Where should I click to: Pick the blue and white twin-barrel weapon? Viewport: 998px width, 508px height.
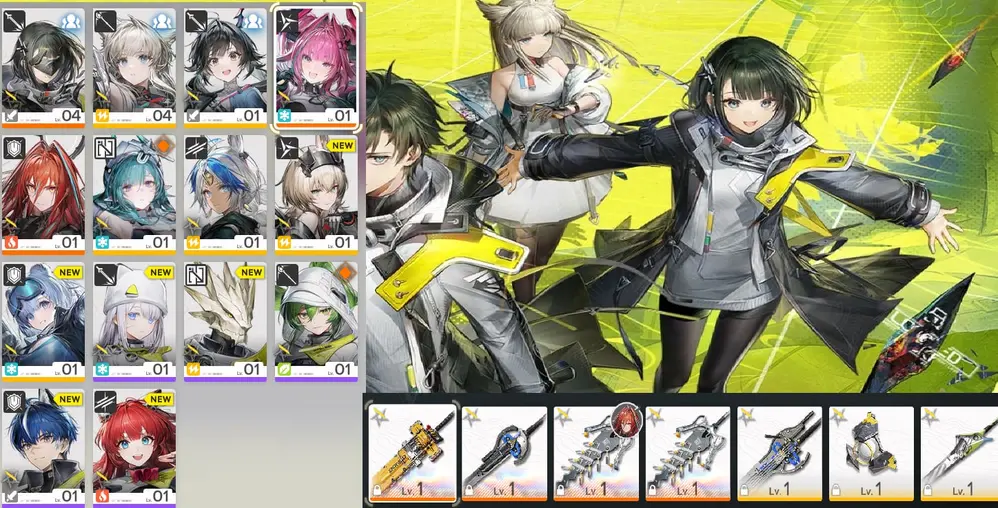[x=779, y=453]
